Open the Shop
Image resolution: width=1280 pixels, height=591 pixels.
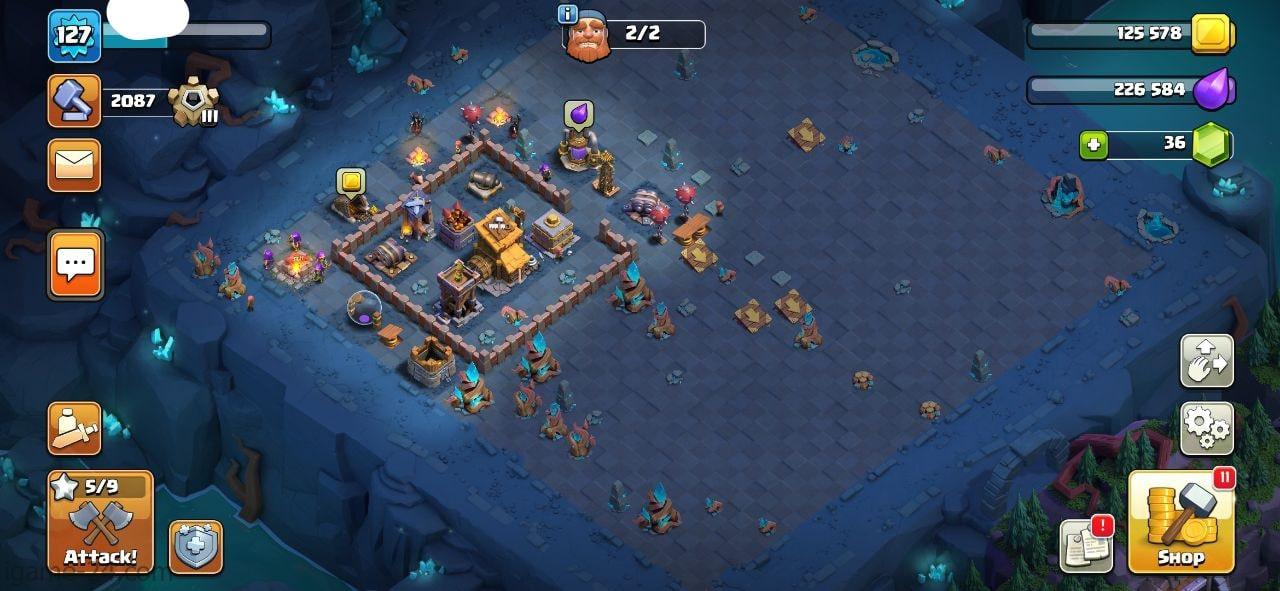coord(1181,521)
